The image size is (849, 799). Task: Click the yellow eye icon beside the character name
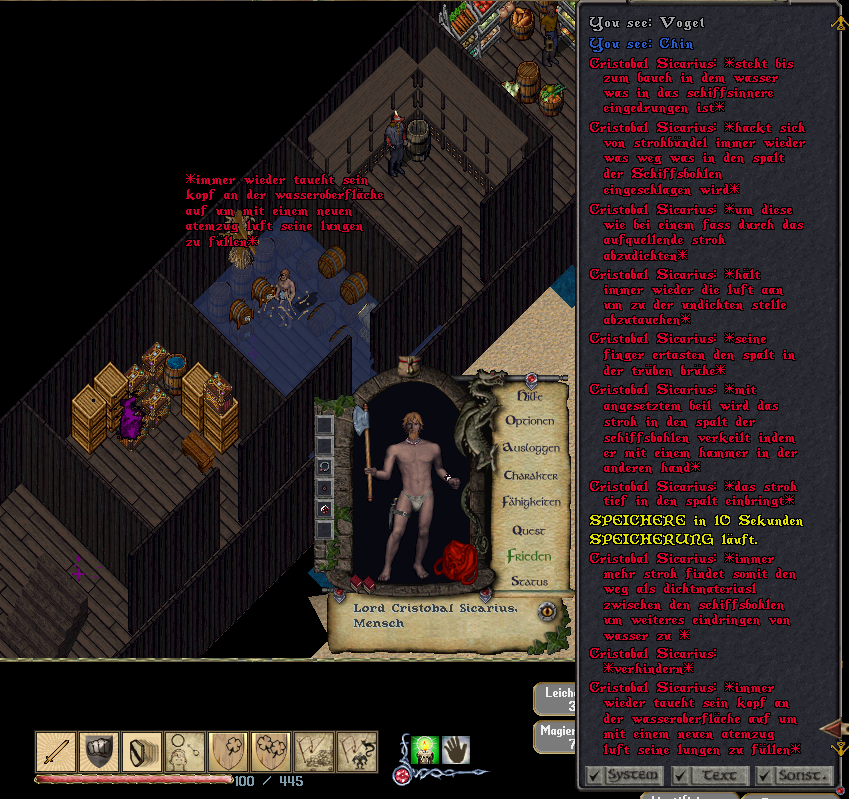pos(547,613)
